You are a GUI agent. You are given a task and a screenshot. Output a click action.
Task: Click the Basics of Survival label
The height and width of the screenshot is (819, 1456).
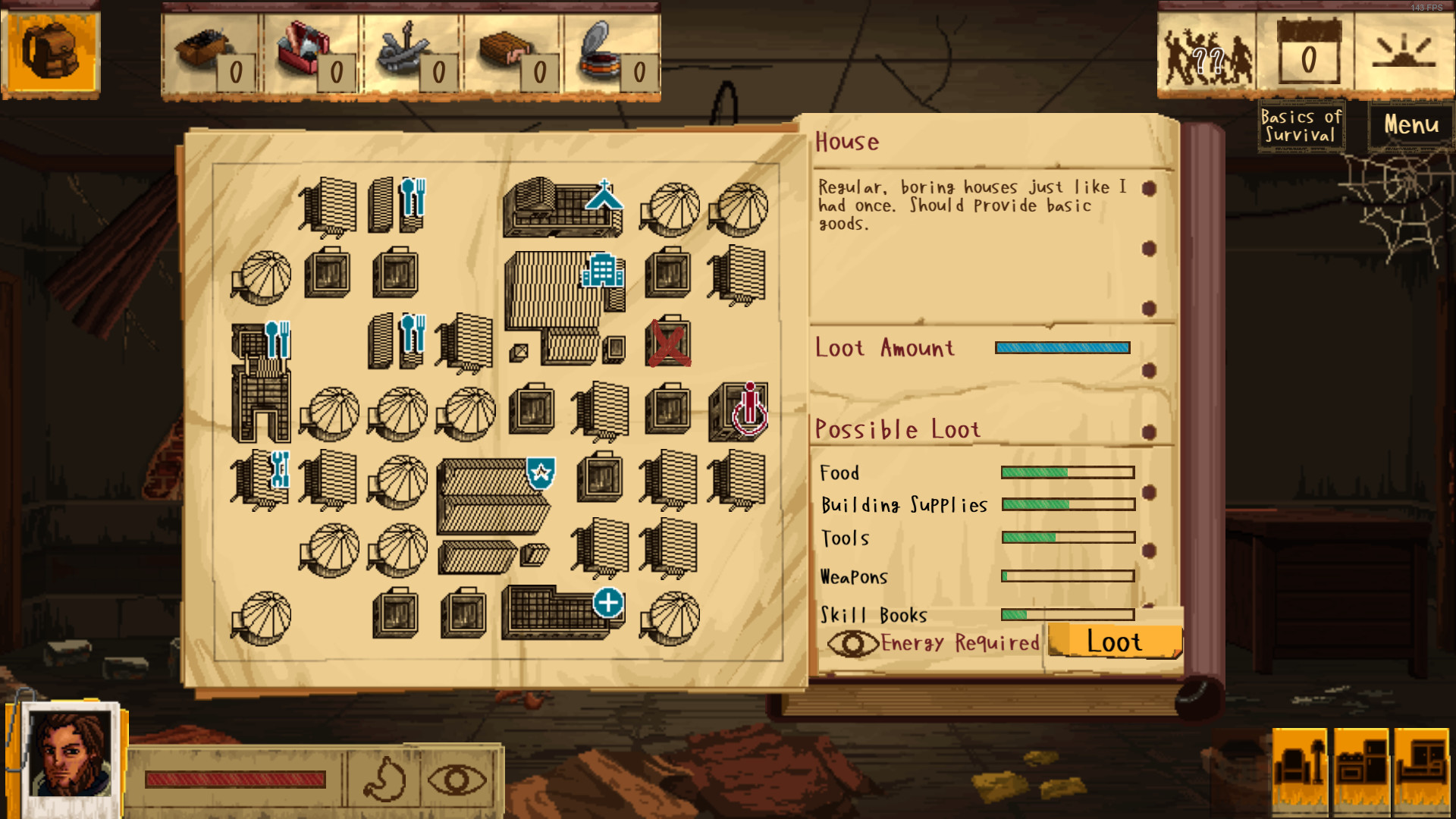pos(1301,124)
